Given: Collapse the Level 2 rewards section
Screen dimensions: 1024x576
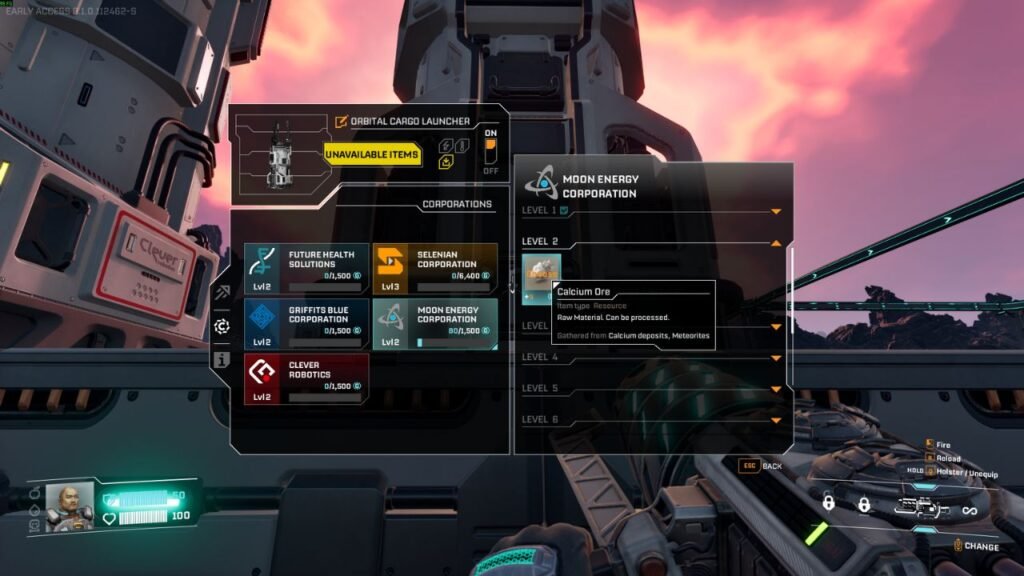Looking at the screenshot, I should pos(776,243).
